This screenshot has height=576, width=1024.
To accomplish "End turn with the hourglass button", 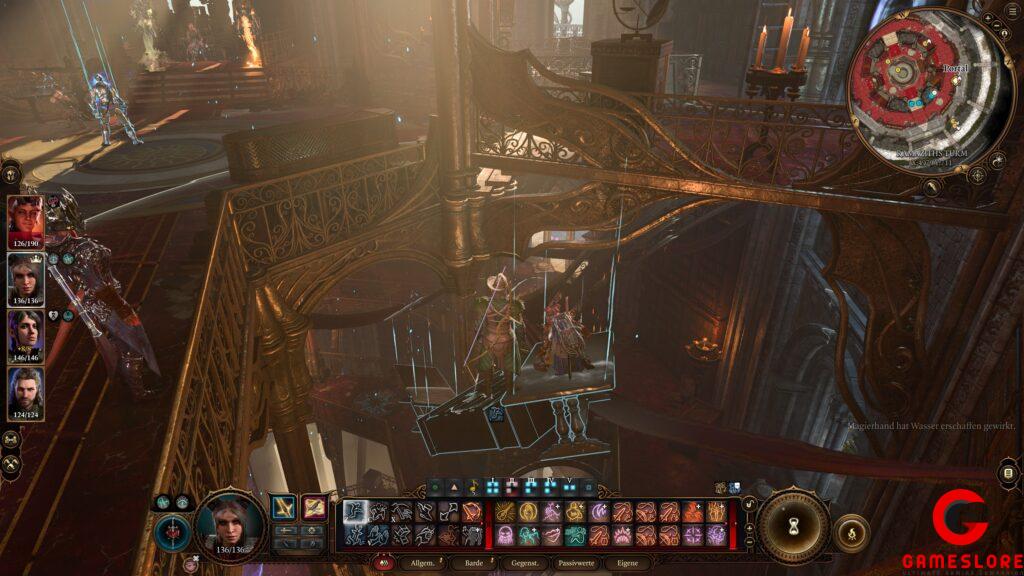I will click(794, 524).
